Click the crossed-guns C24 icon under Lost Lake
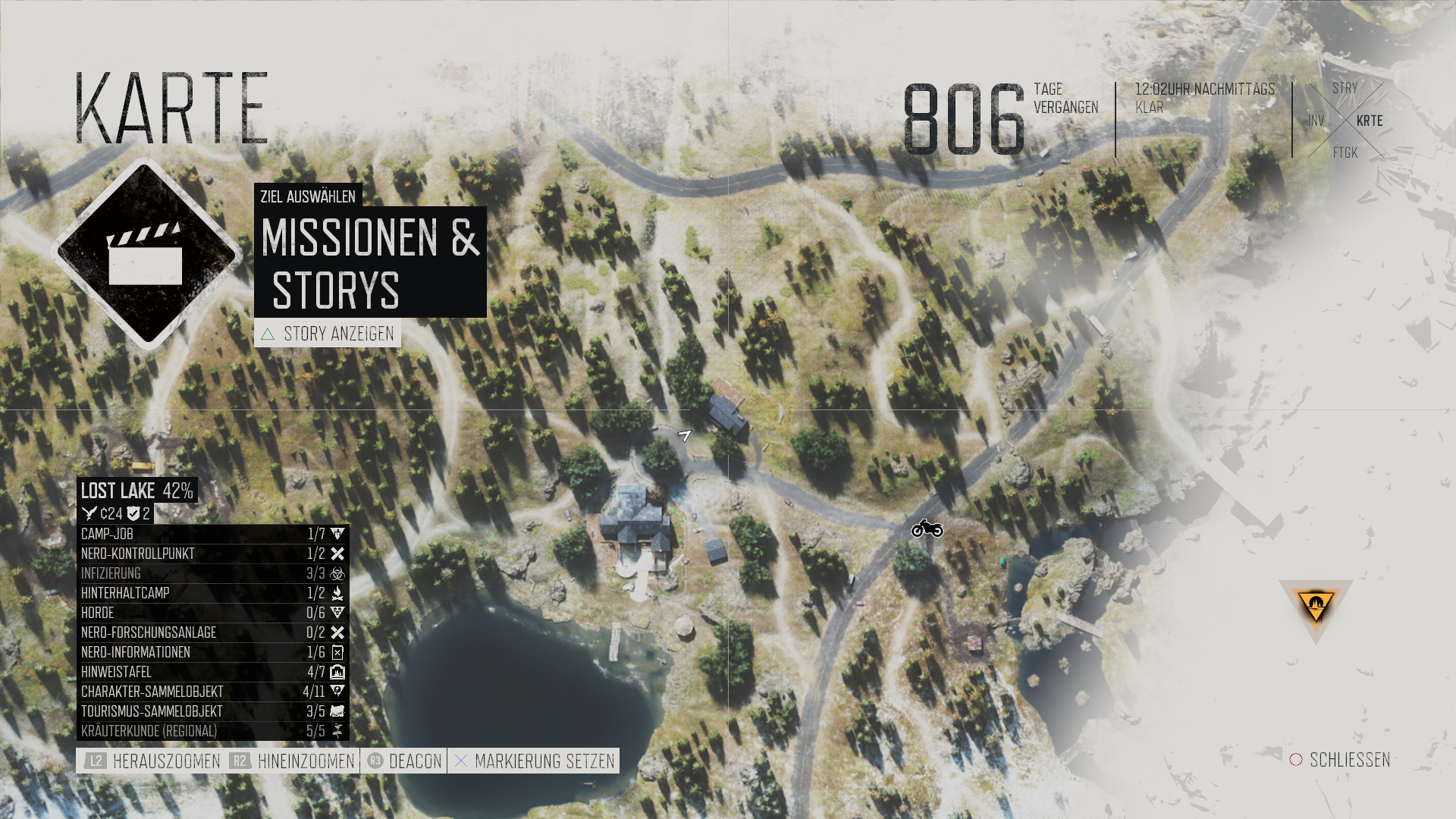The width and height of the screenshot is (1456, 819). coord(89,512)
